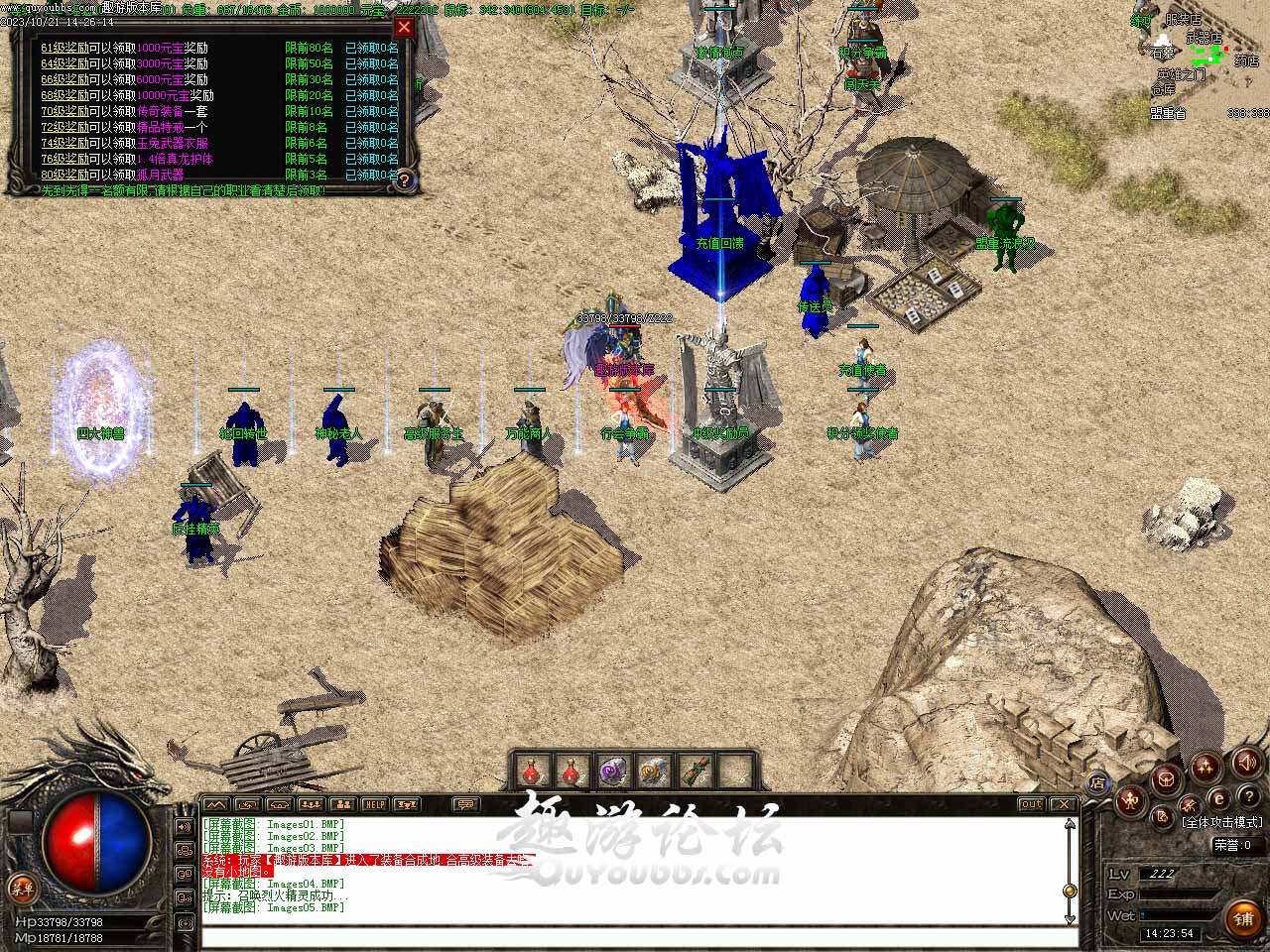Image resolution: width=1270 pixels, height=952 pixels.
Task: Open the reward panel's question mark help
Action: click(x=404, y=180)
